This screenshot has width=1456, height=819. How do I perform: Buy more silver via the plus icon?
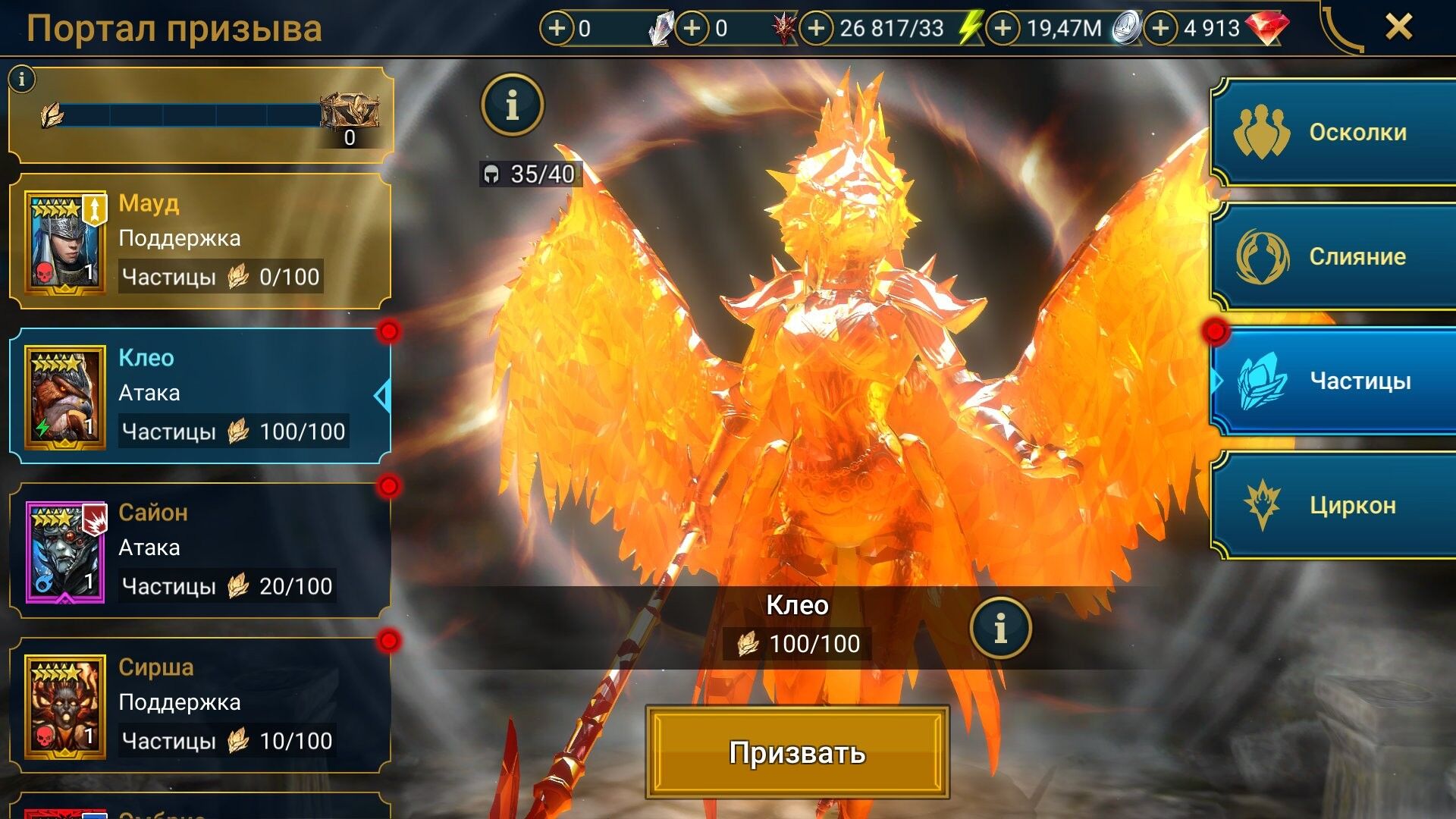pos(1003,29)
